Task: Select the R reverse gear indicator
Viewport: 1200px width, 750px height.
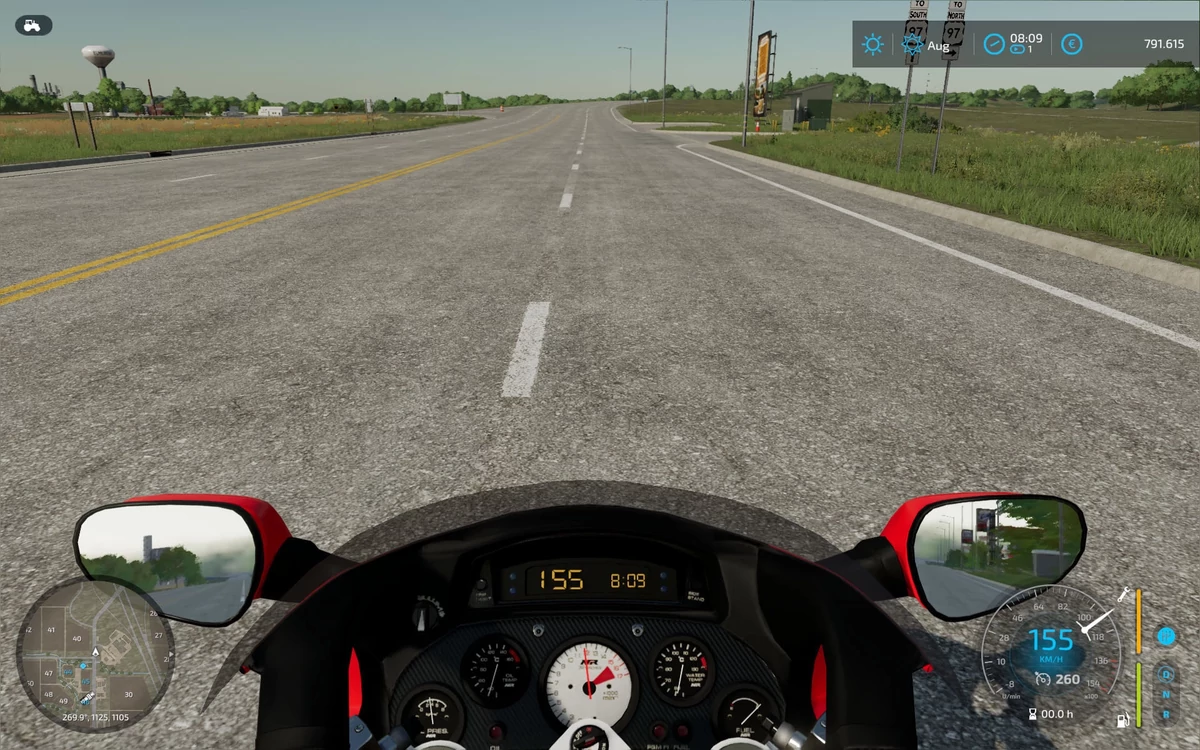Action: click(x=1166, y=713)
